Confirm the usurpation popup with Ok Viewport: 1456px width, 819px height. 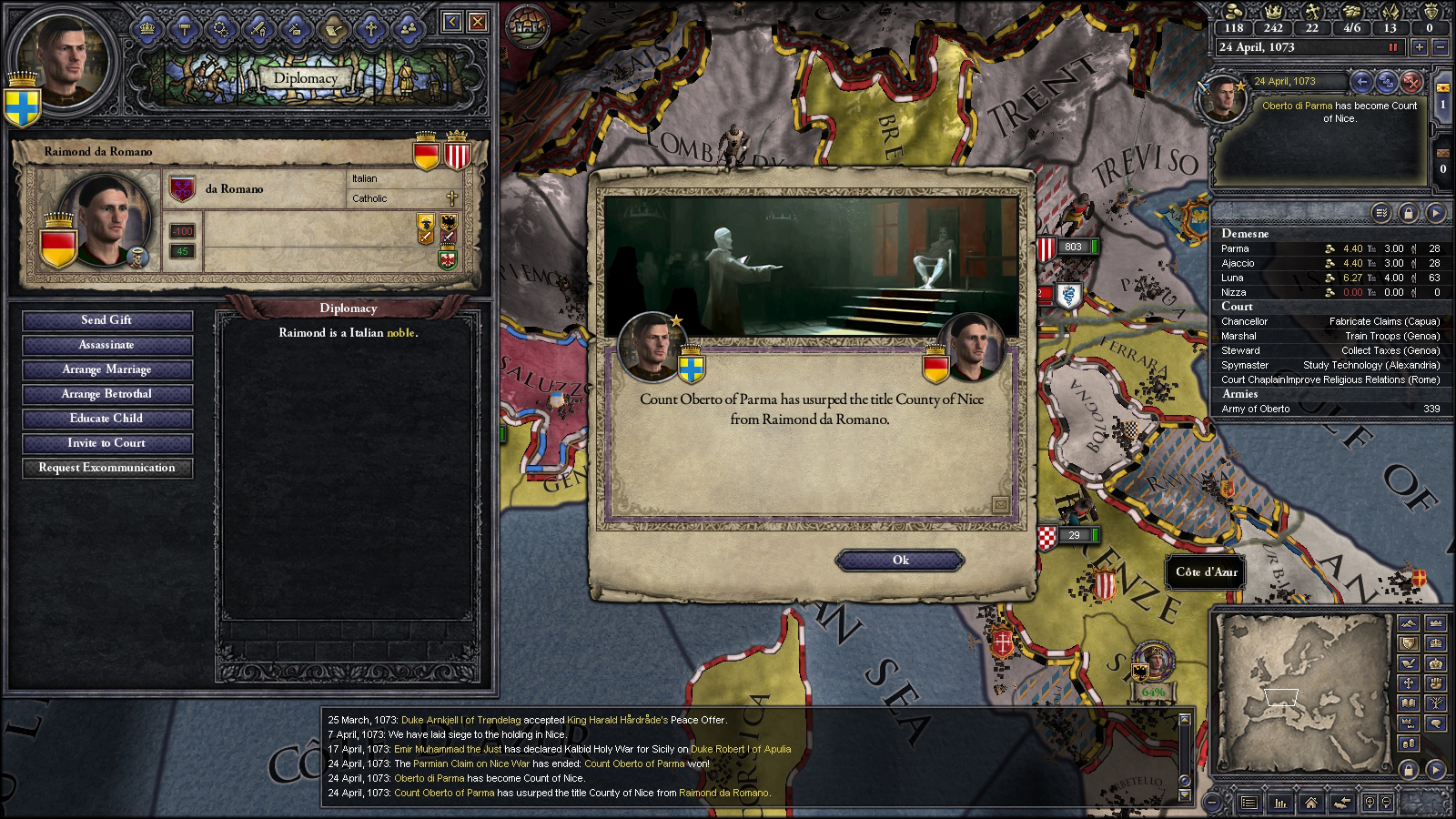[900, 560]
